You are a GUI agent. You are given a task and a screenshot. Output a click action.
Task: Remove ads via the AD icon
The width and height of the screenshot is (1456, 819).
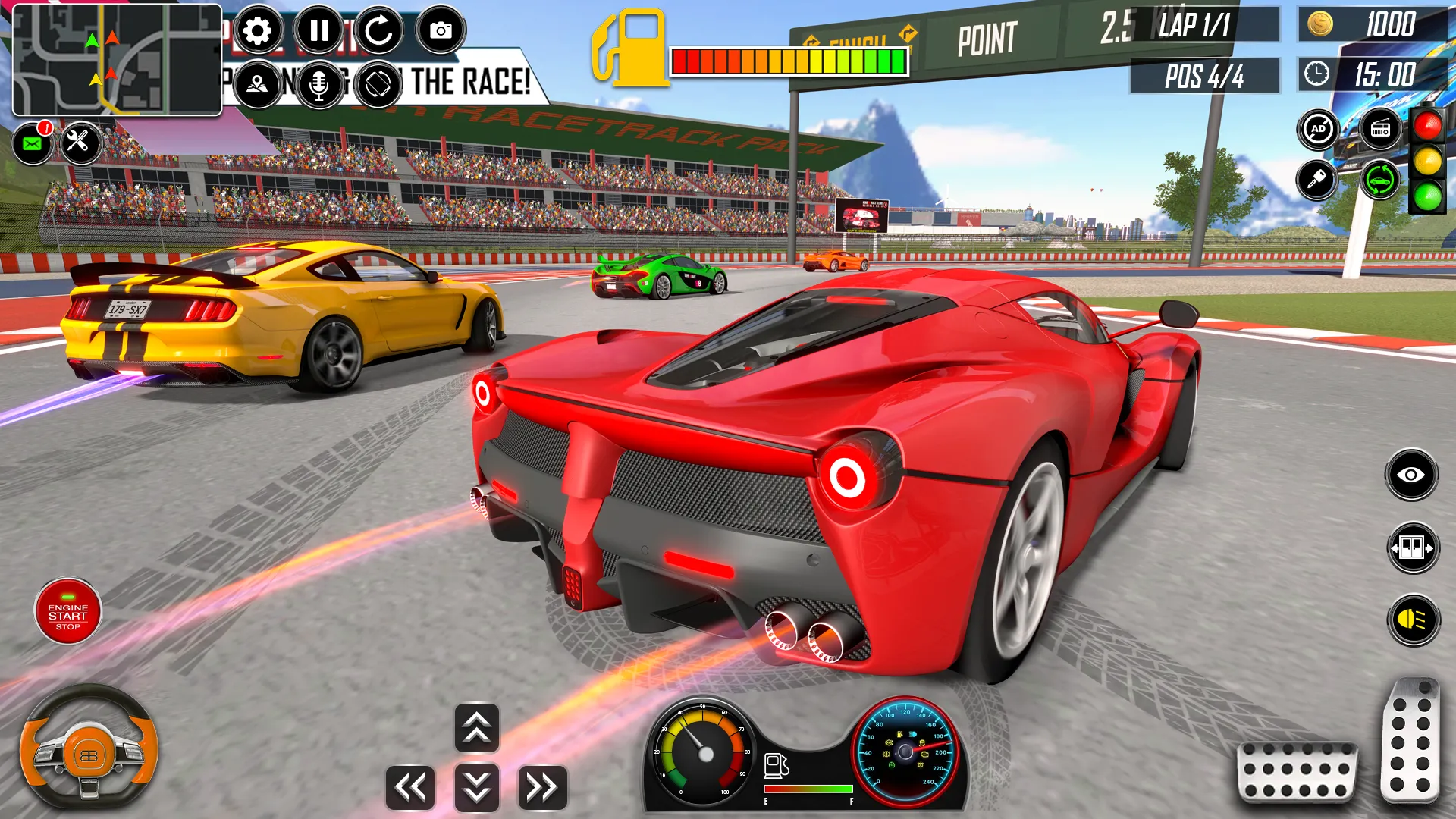1317,129
